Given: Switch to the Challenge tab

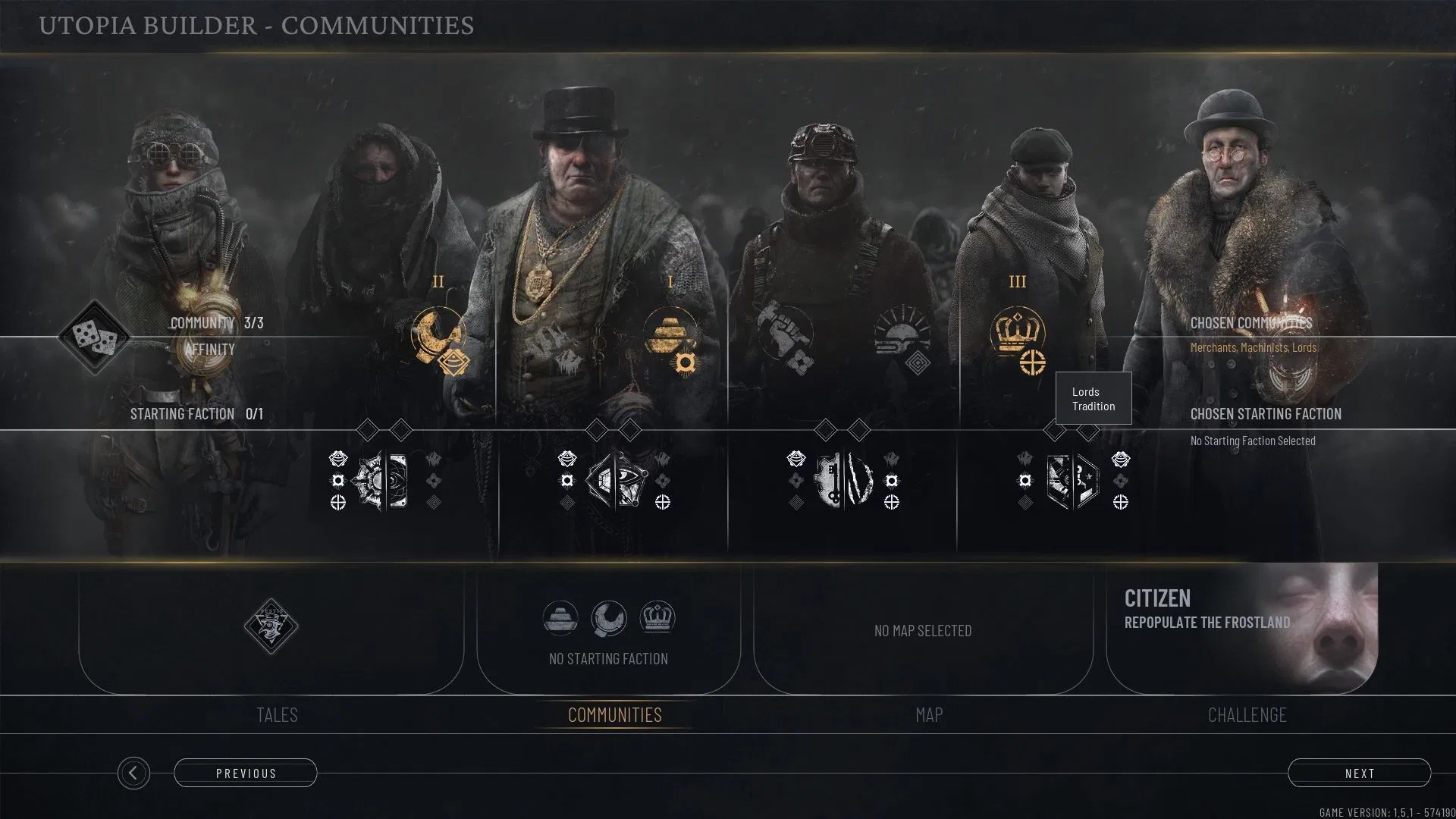Looking at the screenshot, I should [1247, 714].
